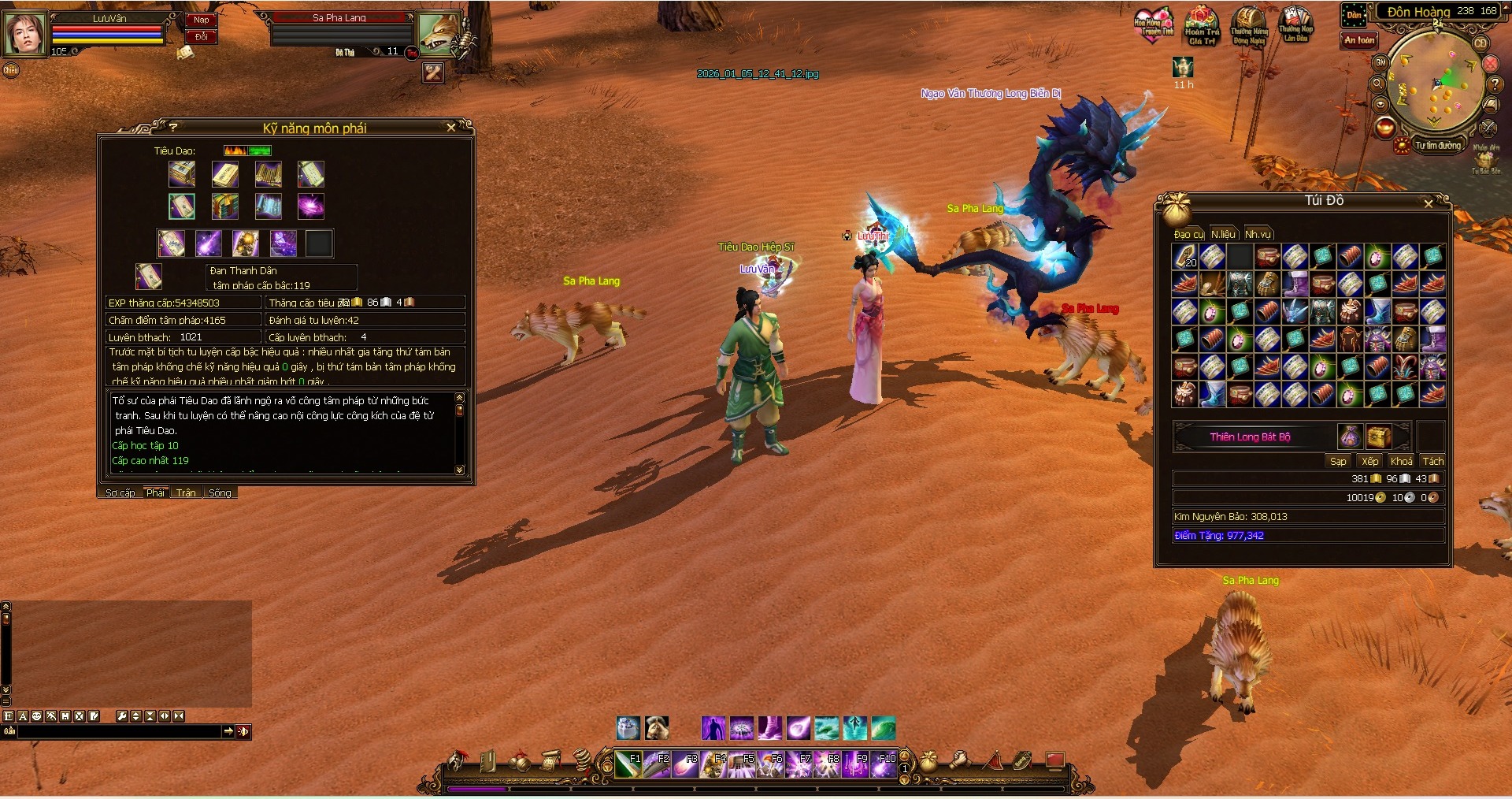This screenshot has height=799, width=1512.
Task: Use the F1 hotbar skill slot
Action: [x=628, y=764]
